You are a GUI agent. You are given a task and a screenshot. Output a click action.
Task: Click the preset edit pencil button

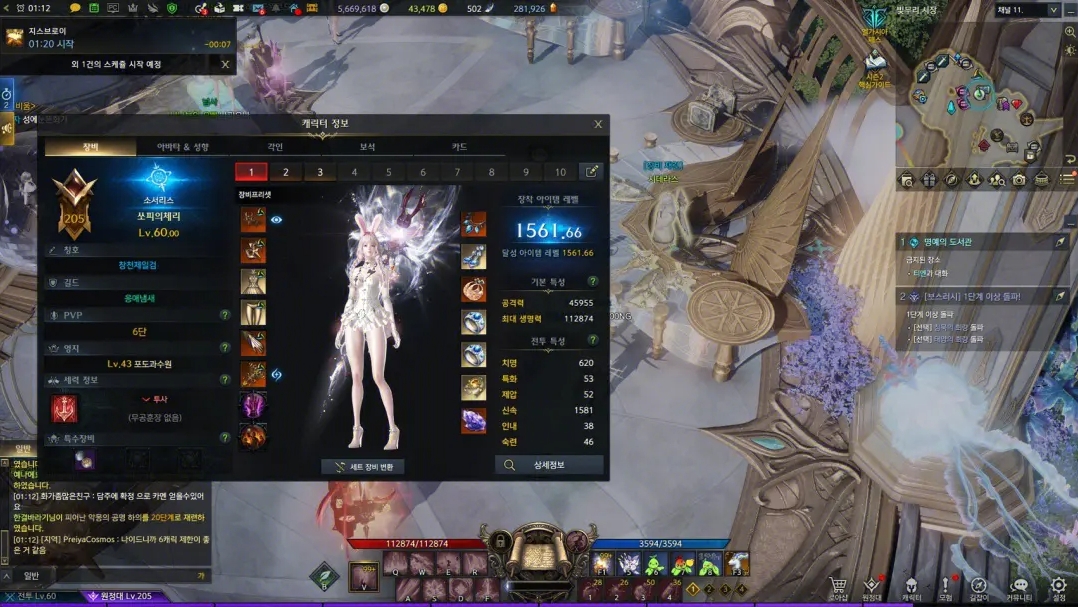(592, 172)
